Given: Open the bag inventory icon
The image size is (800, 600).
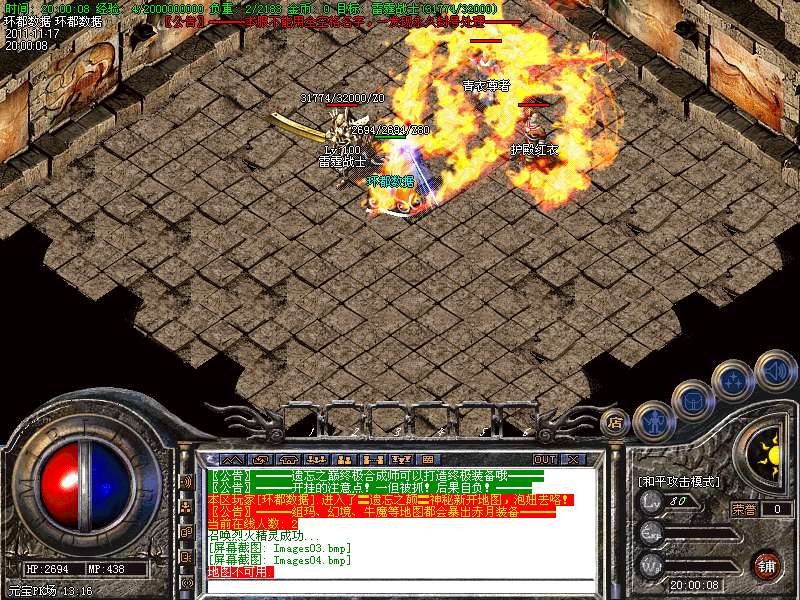Looking at the screenshot, I should [x=692, y=400].
